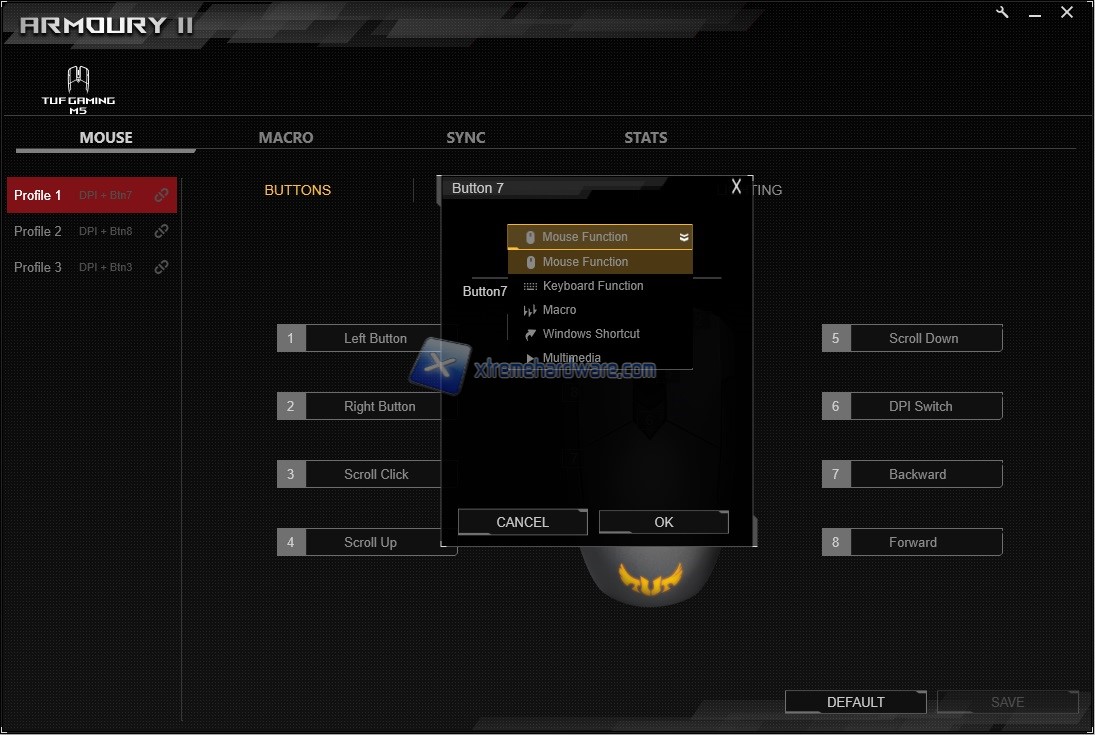Choose the Multimedia dropdown option
The image size is (1095, 735).
[x=571, y=357]
